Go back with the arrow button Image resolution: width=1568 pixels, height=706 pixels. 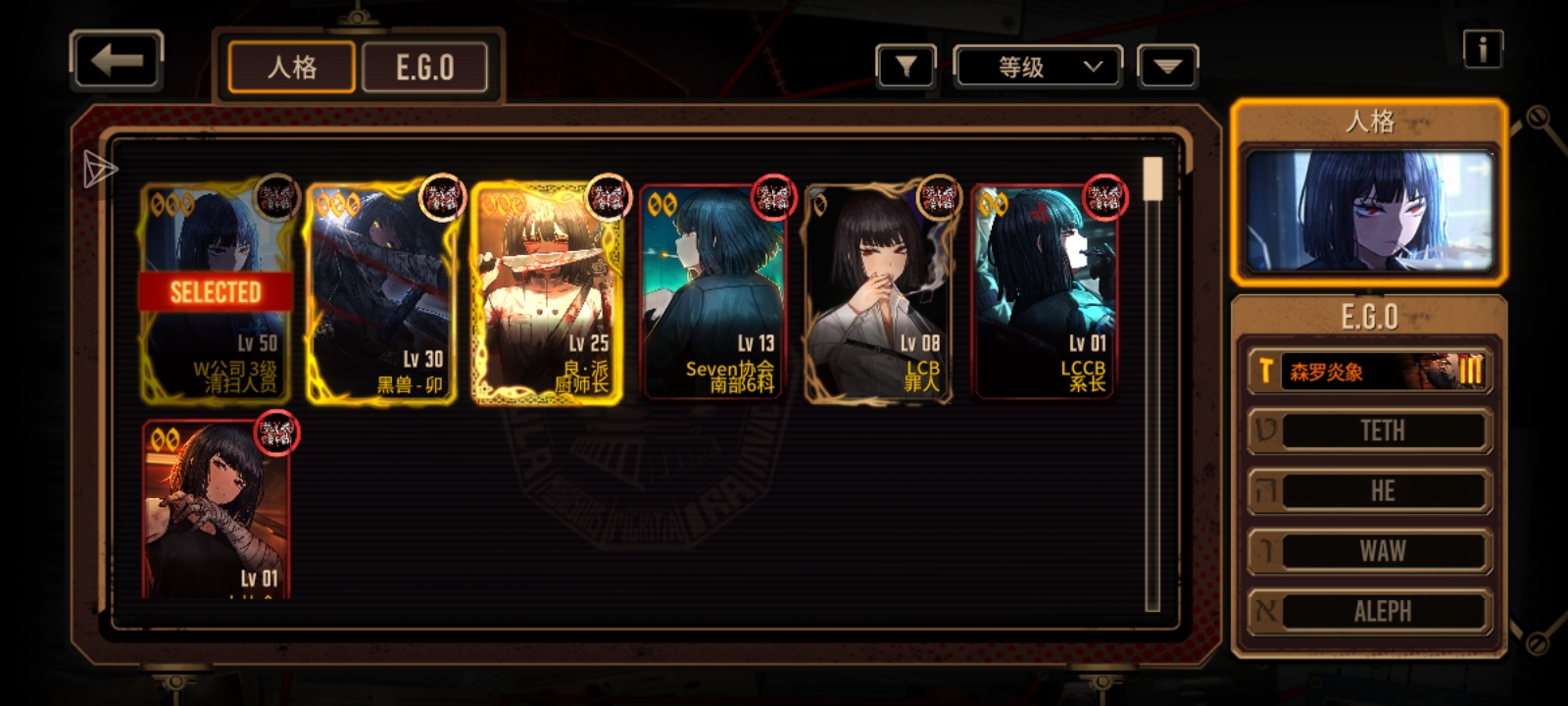(x=116, y=61)
